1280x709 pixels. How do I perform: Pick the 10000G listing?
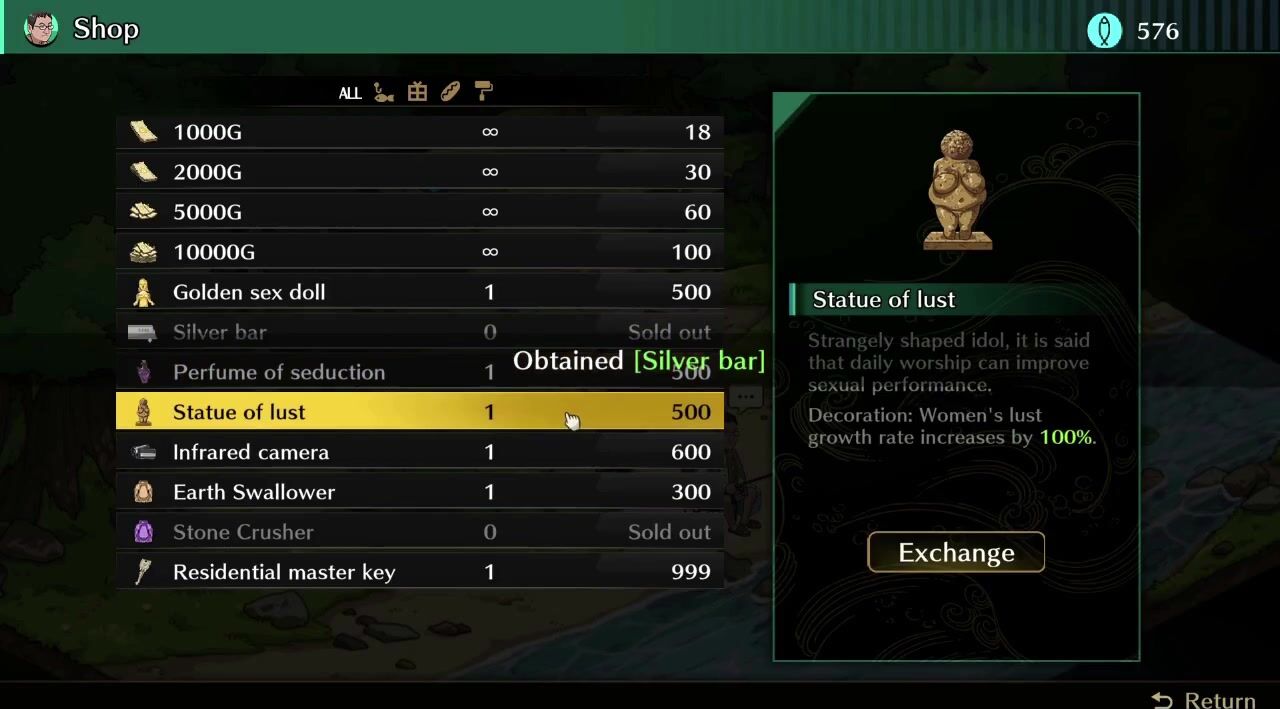point(420,252)
